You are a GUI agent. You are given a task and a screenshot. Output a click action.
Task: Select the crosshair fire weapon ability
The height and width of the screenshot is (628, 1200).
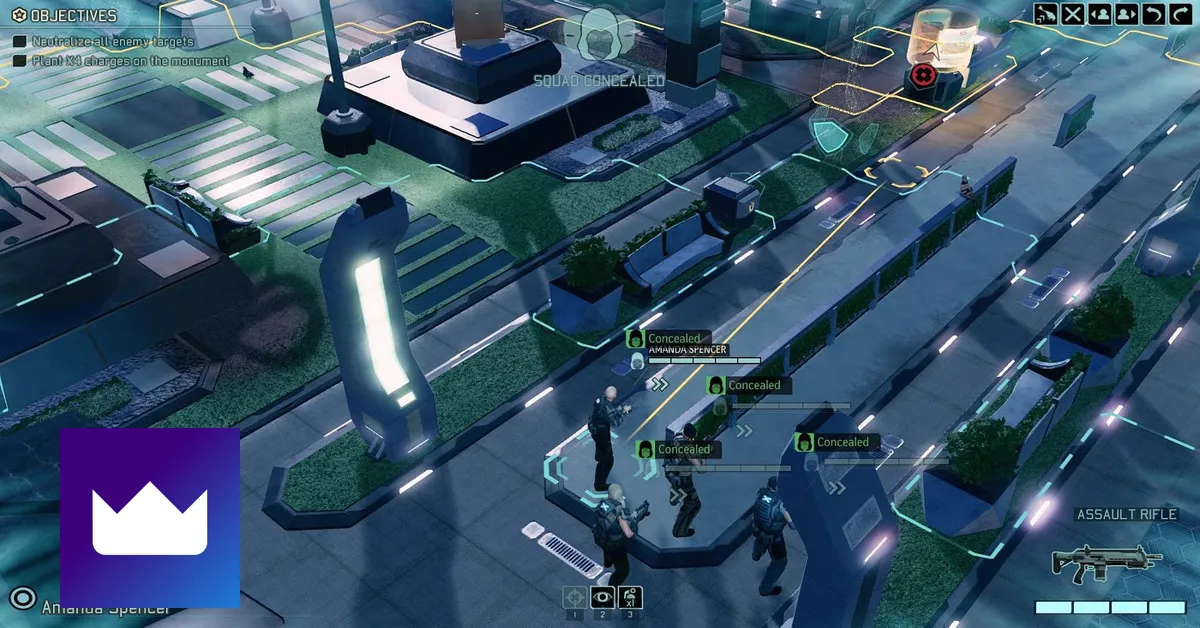tap(575, 598)
